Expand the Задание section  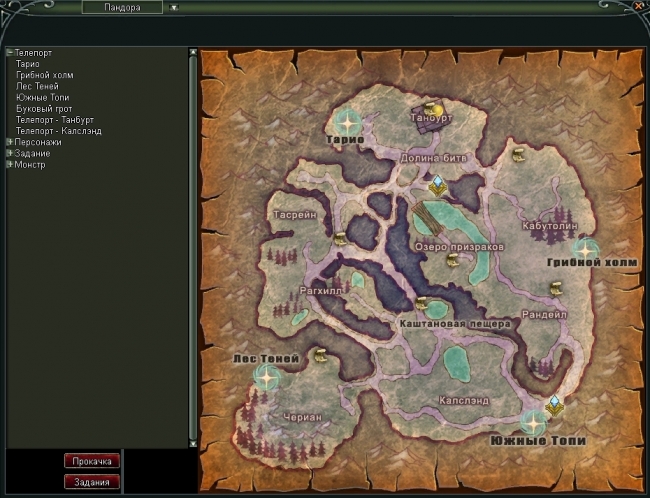click(9, 153)
